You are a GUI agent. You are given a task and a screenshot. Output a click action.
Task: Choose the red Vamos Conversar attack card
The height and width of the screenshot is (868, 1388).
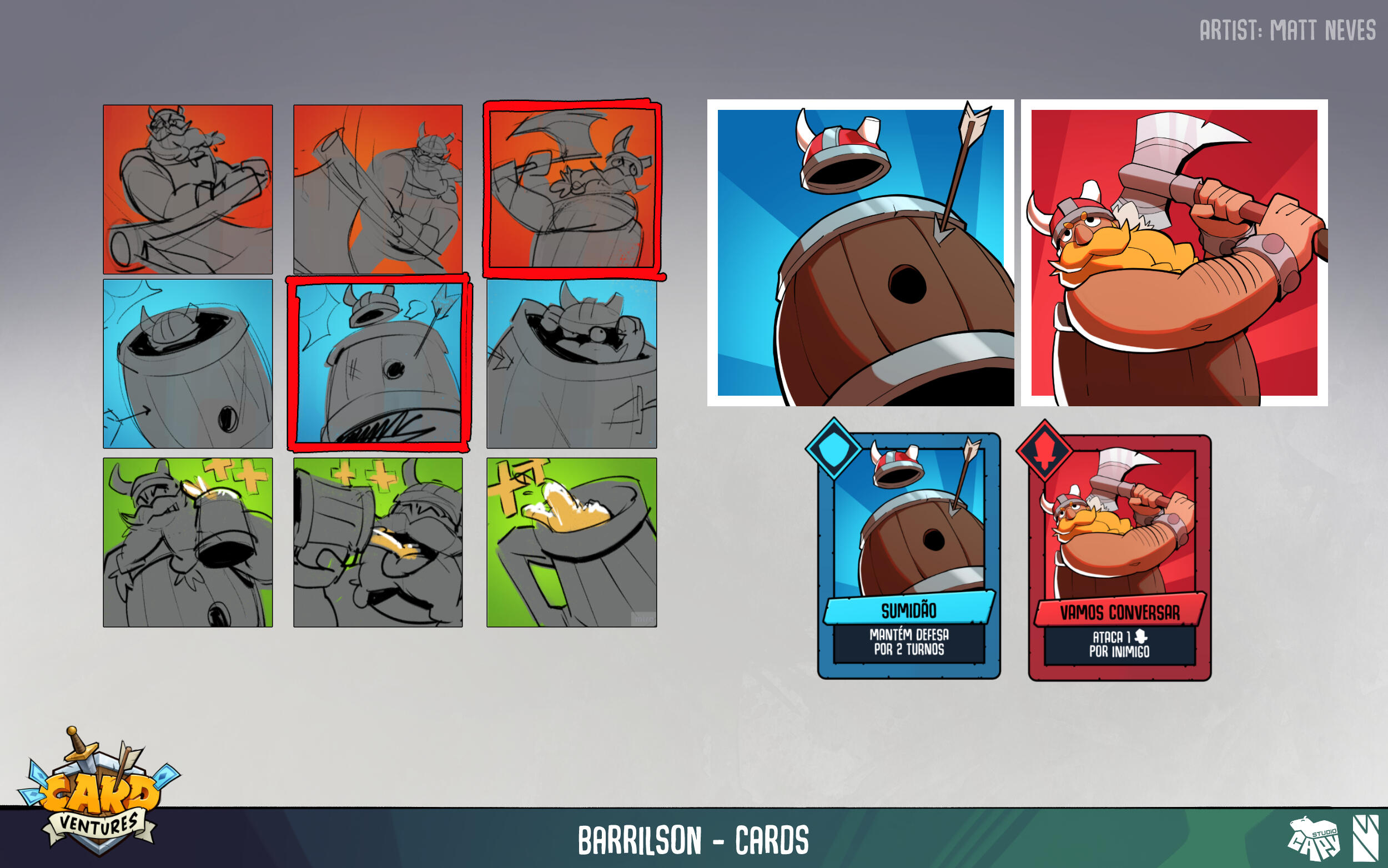[1119, 557]
